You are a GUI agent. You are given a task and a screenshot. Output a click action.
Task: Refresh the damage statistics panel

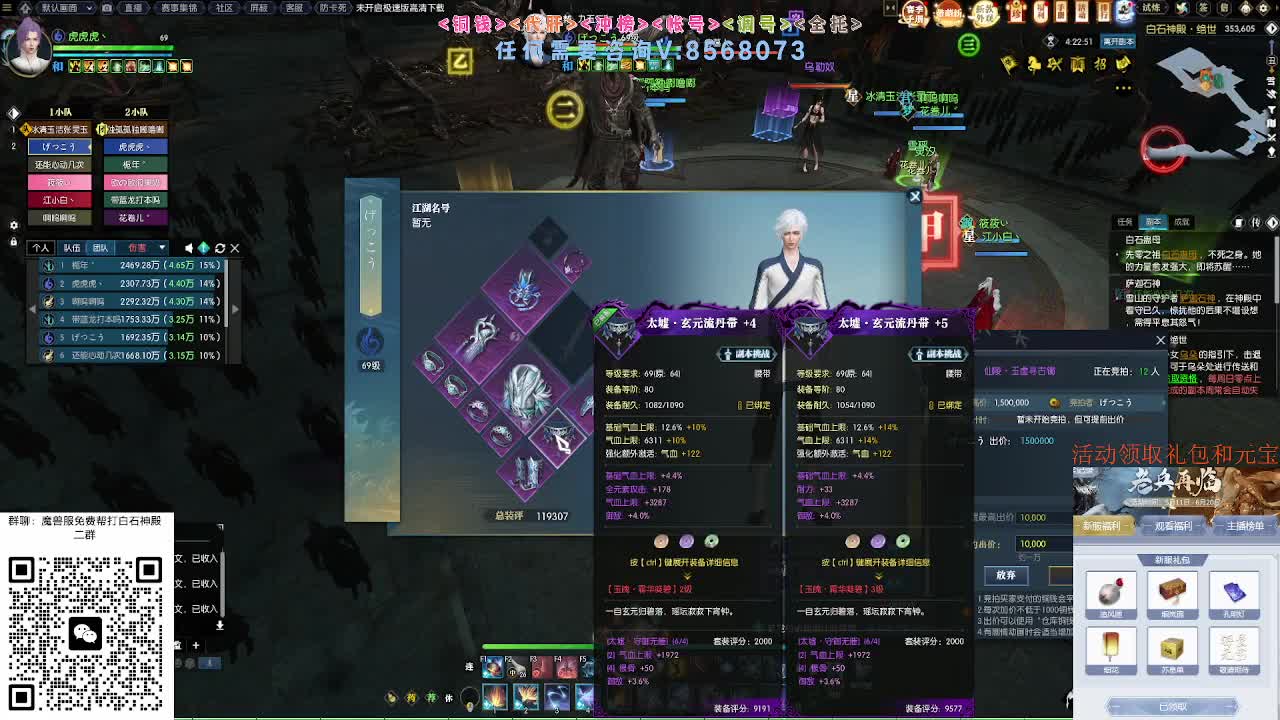[x=220, y=248]
